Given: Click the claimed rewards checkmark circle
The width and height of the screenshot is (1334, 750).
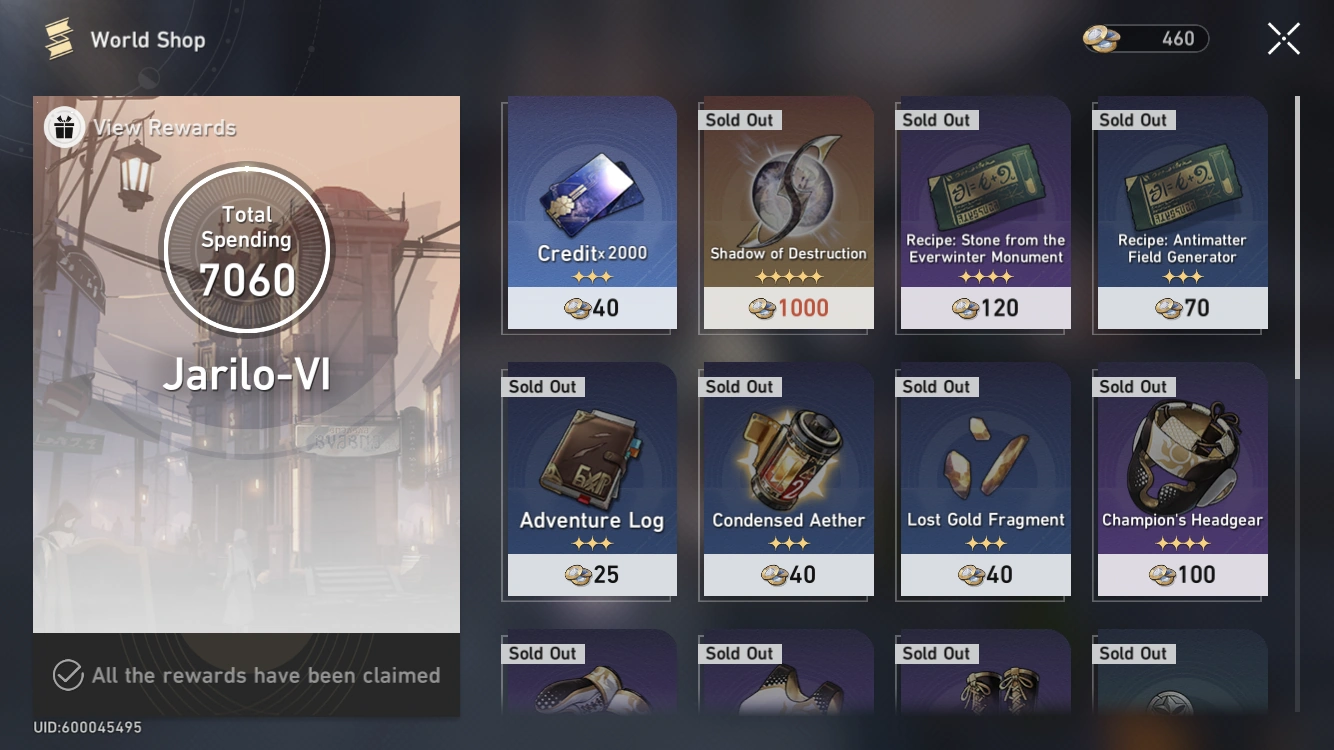Looking at the screenshot, I should tap(66, 675).
